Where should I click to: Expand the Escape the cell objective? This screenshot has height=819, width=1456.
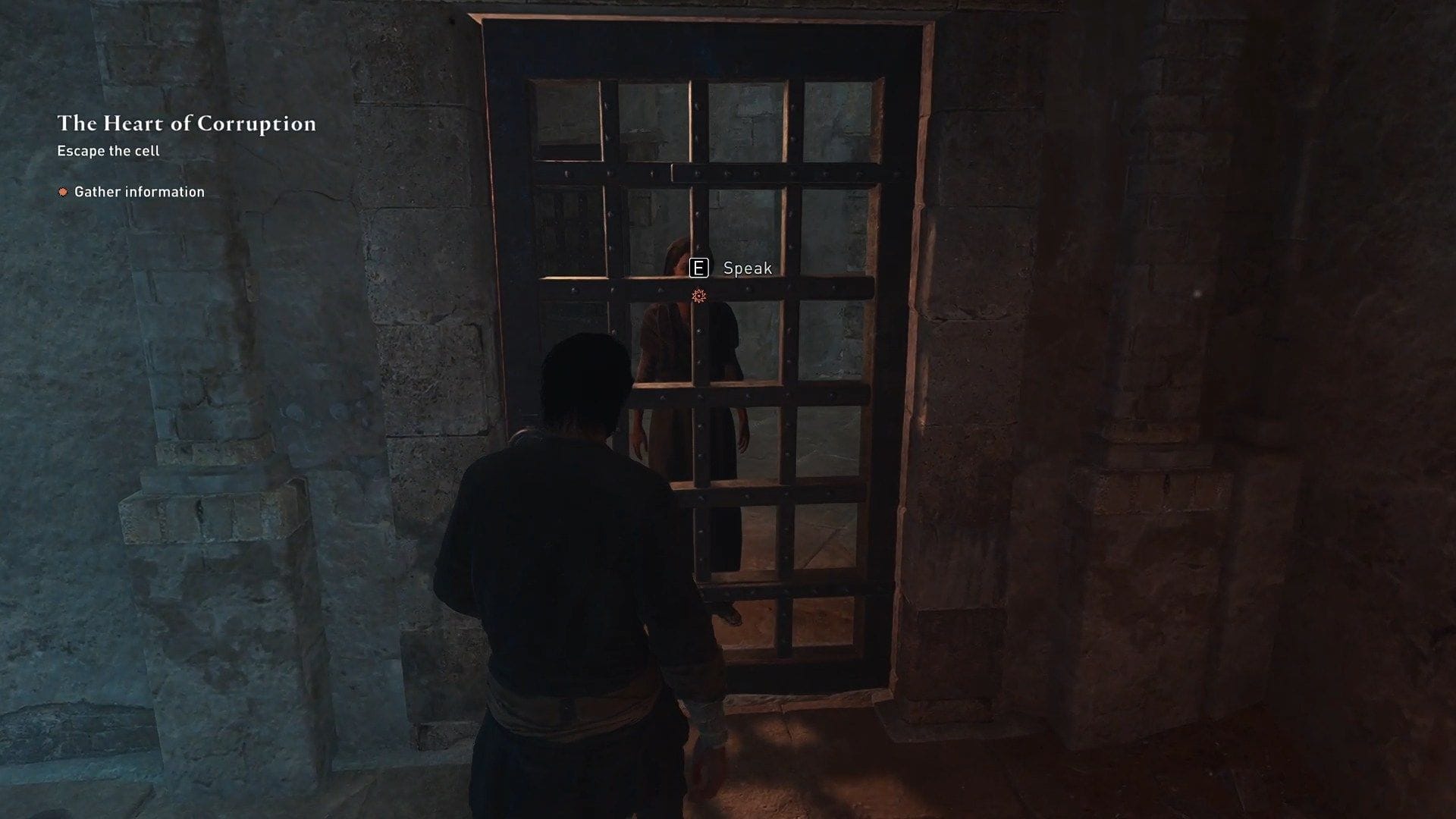(109, 151)
